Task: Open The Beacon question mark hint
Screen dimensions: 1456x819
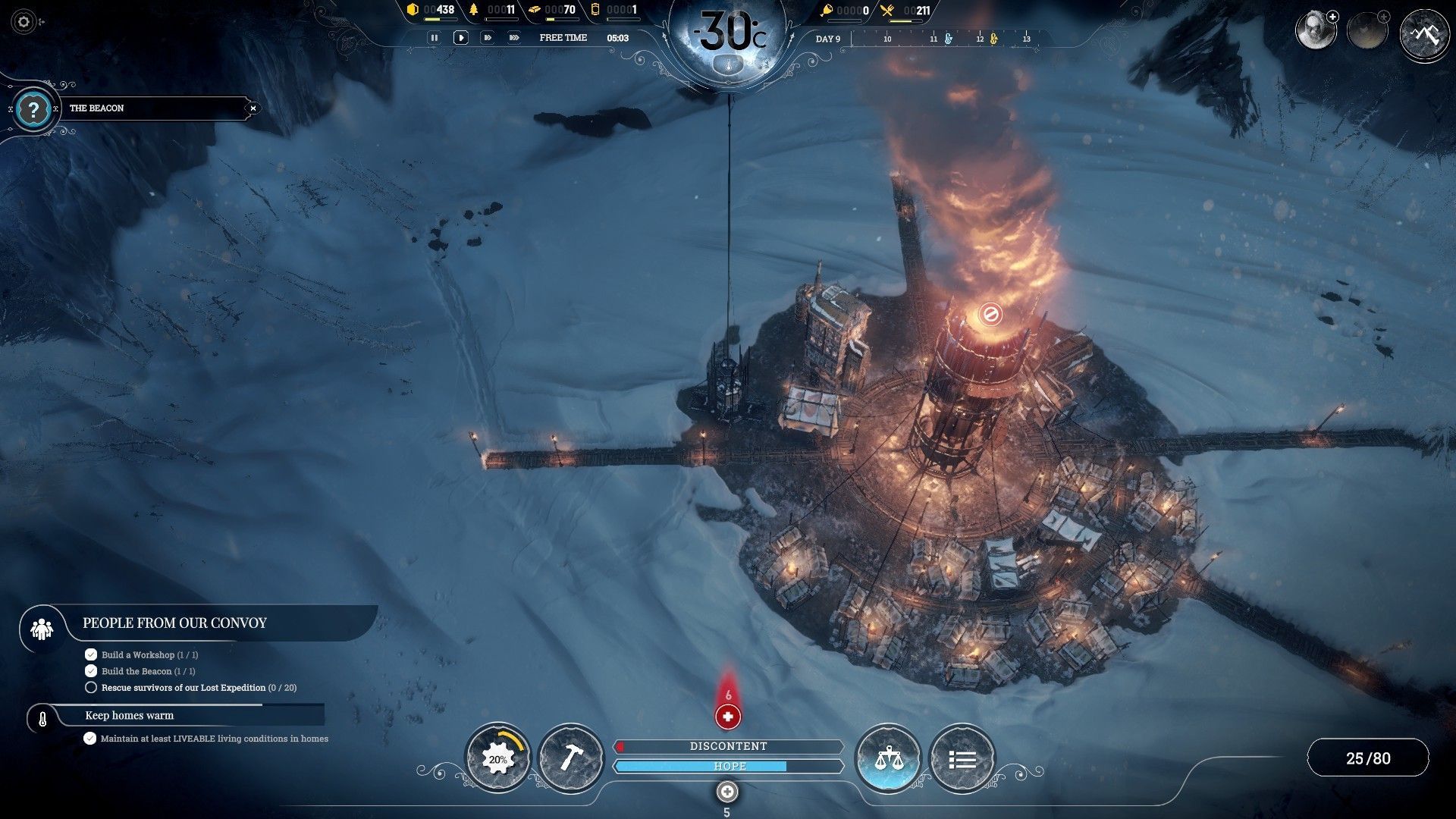Action: pos(33,110)
